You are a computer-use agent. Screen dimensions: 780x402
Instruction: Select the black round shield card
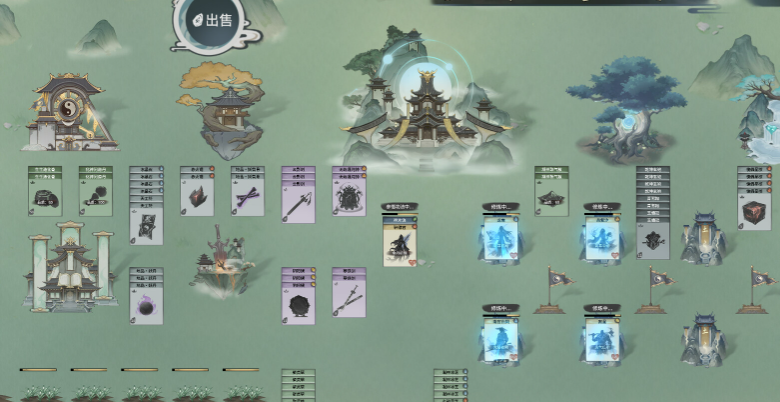(298, 302)
